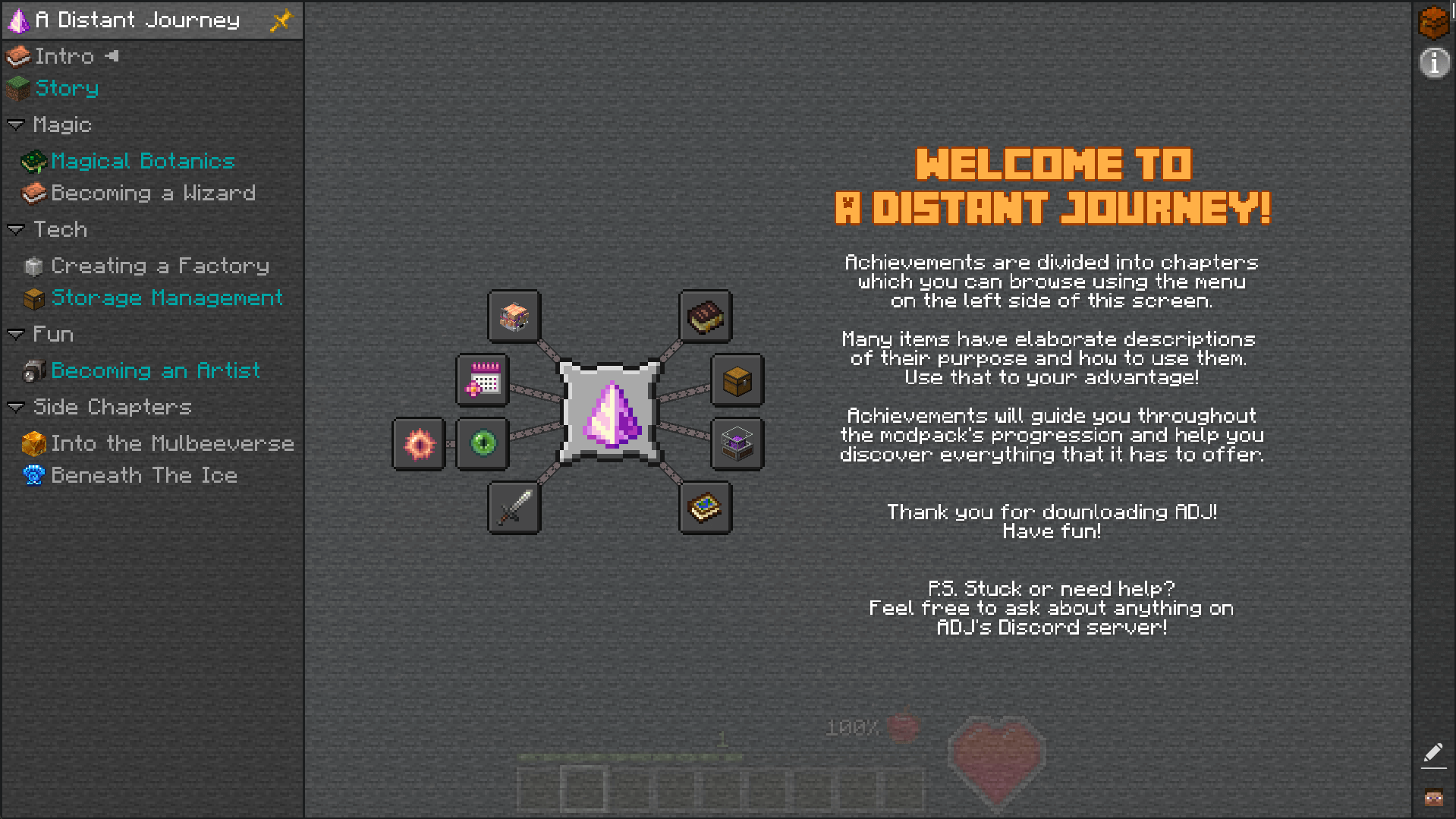Click the pencil edit icon bottom right
Screen dimensions: 1456x819
(x=1434, y=753)
